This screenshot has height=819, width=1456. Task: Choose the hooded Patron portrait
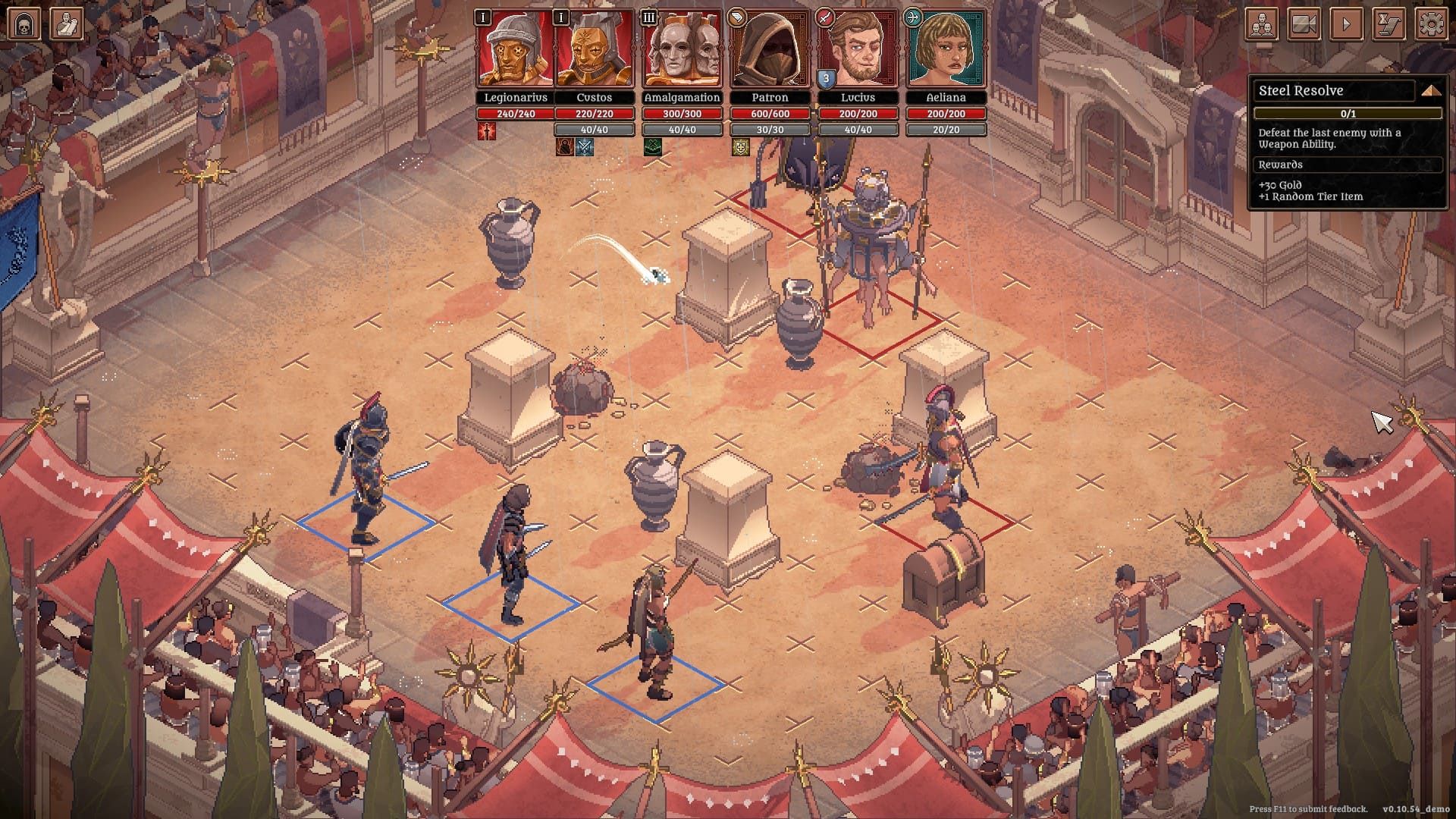(770, 50)
